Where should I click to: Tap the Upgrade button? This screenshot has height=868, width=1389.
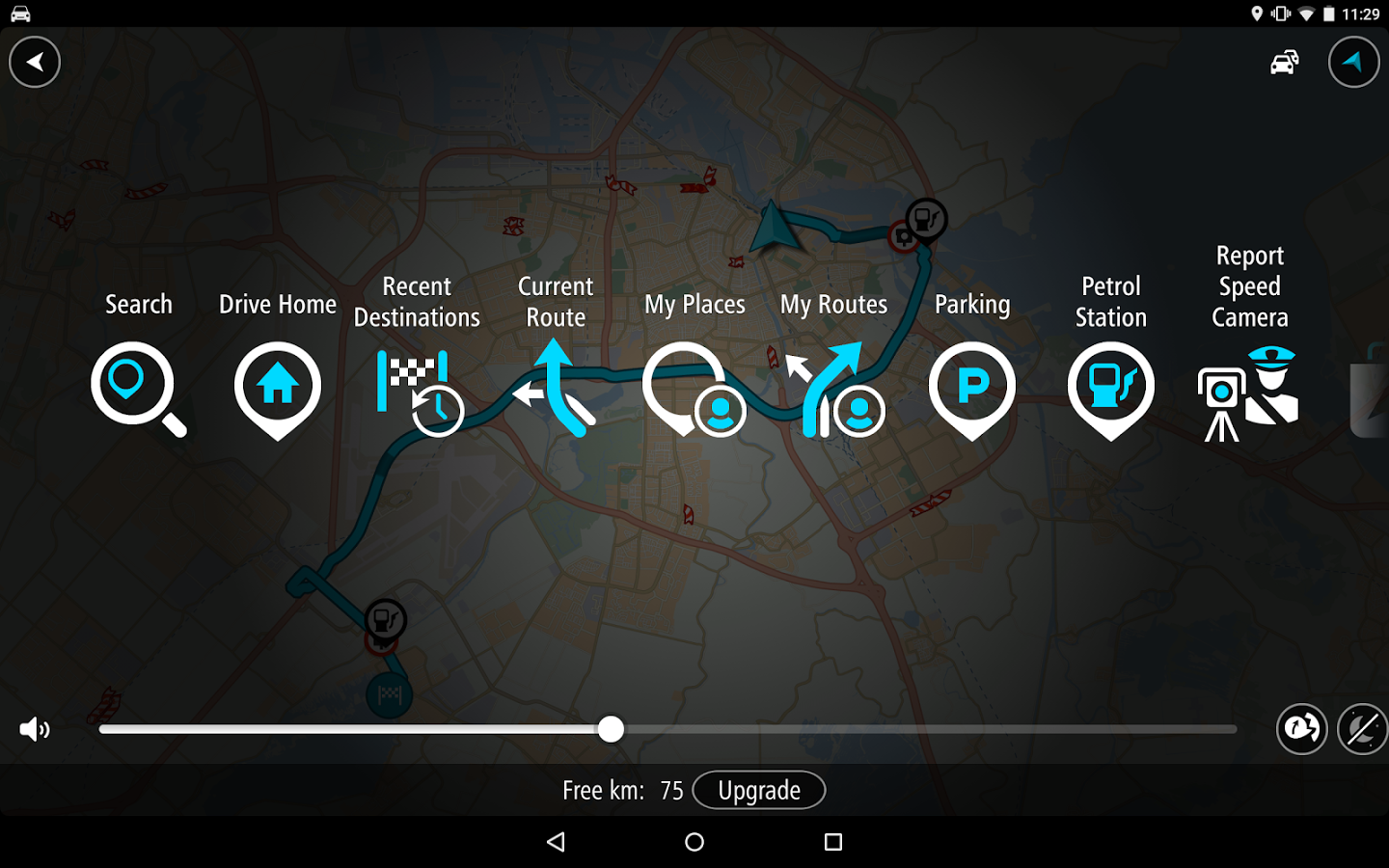759,790
